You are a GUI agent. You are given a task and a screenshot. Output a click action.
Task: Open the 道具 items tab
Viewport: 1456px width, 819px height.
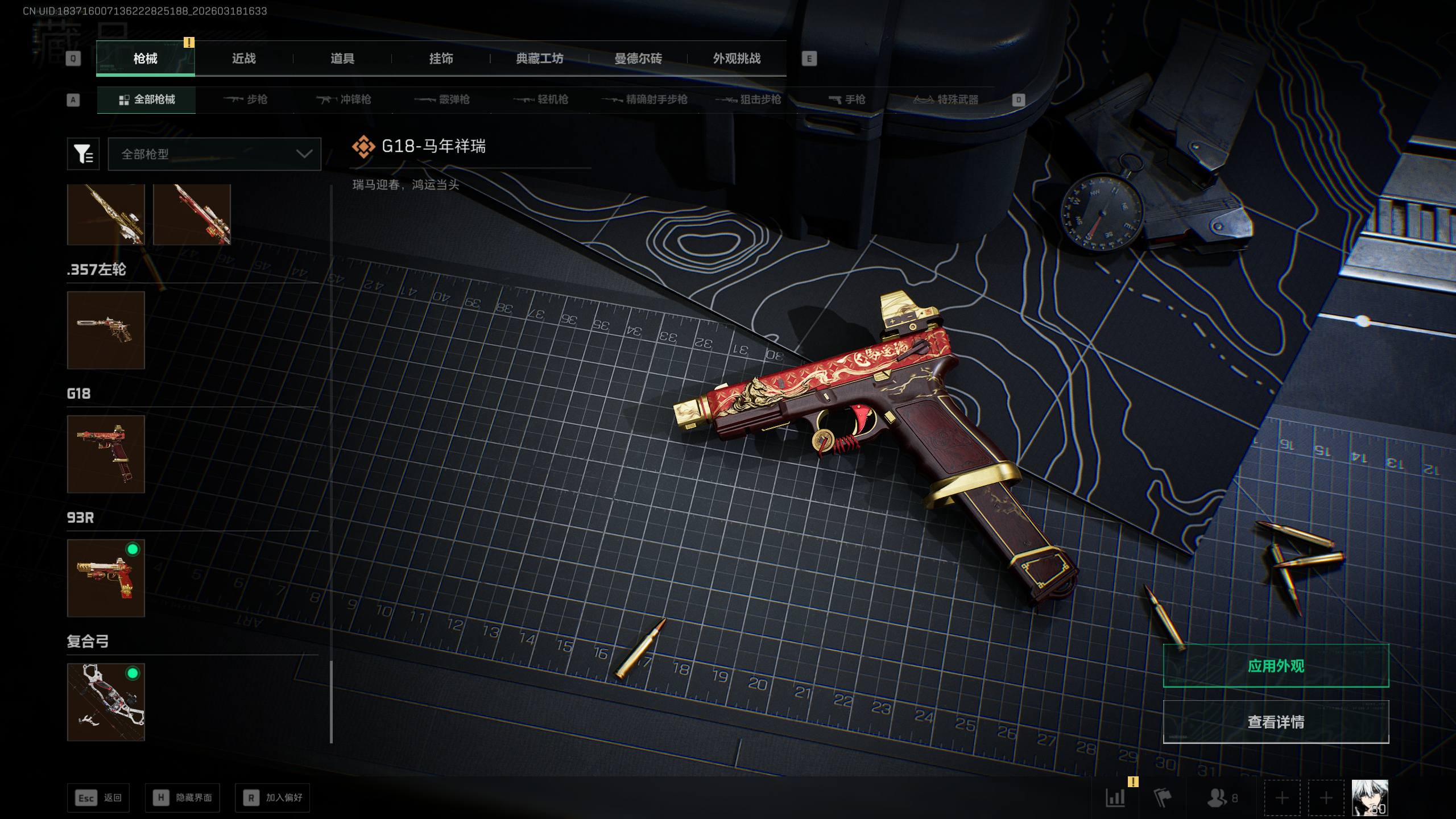(x=342, y=59)
